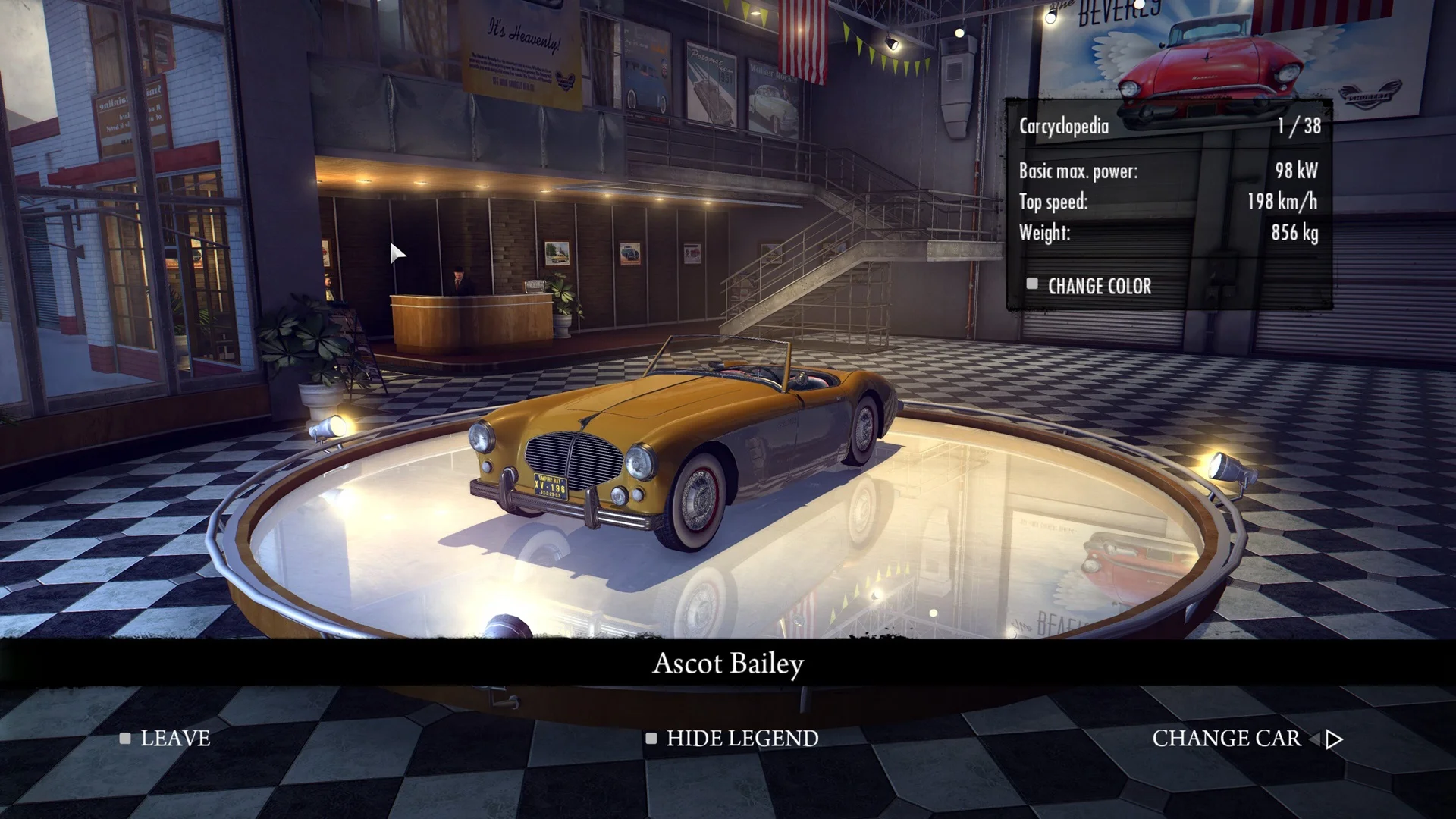Click the CHANGE COLOR option

pos(1098,286)
